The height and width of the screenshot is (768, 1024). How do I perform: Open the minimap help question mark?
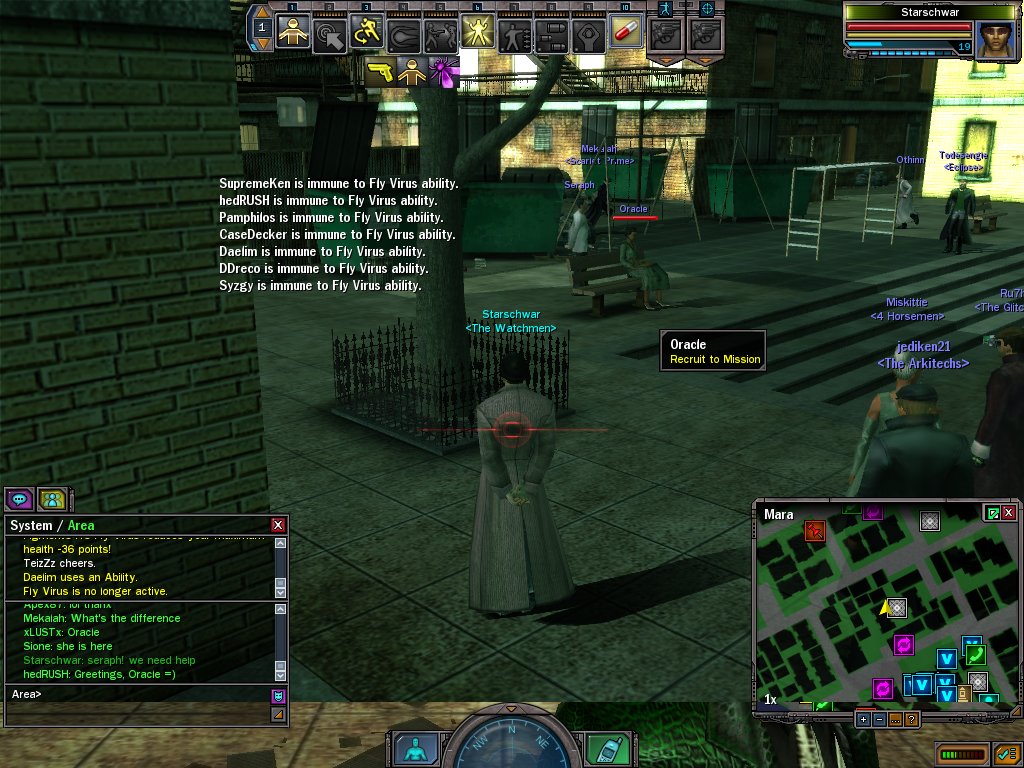point(911,719)
